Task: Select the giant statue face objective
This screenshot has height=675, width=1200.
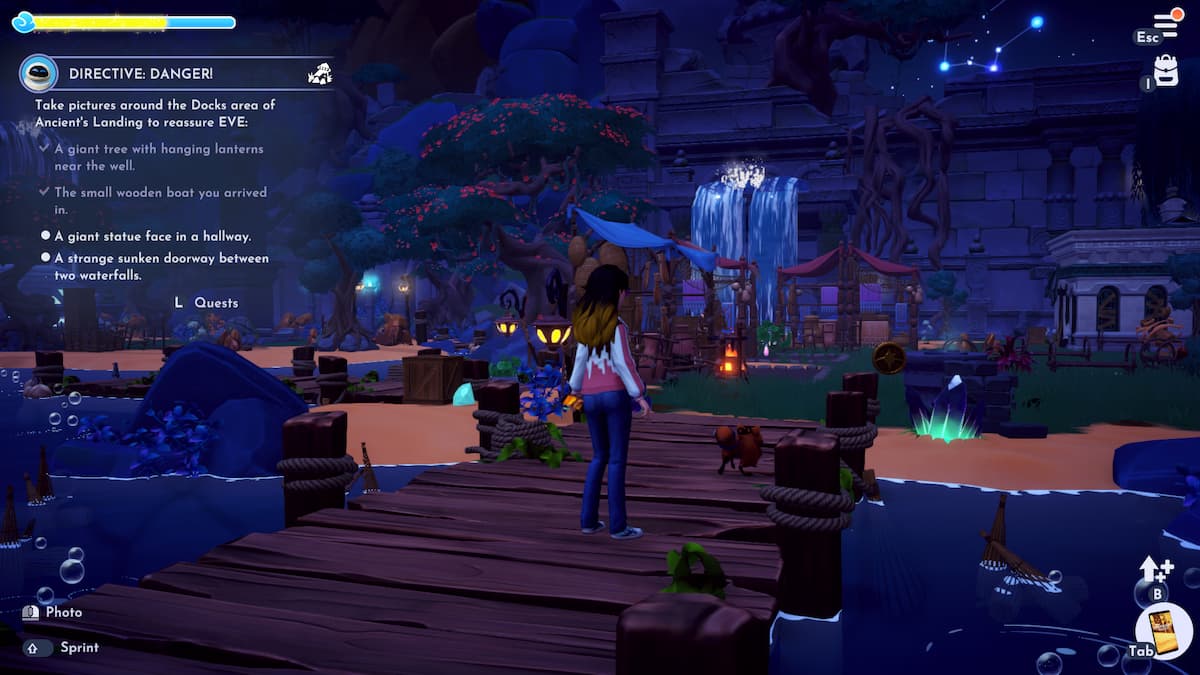Action: click(152, 236)
